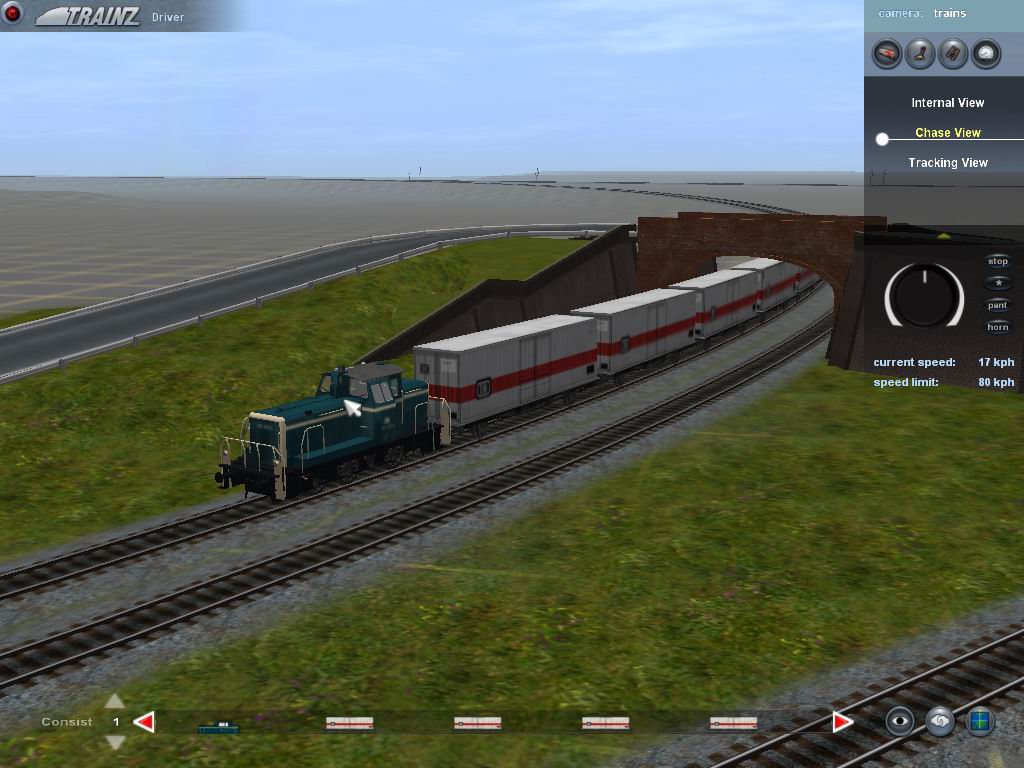The height and width of the screenshot is (768, 1024).
Task: Click the speed gauge icon
Action: tap(986, 53)
